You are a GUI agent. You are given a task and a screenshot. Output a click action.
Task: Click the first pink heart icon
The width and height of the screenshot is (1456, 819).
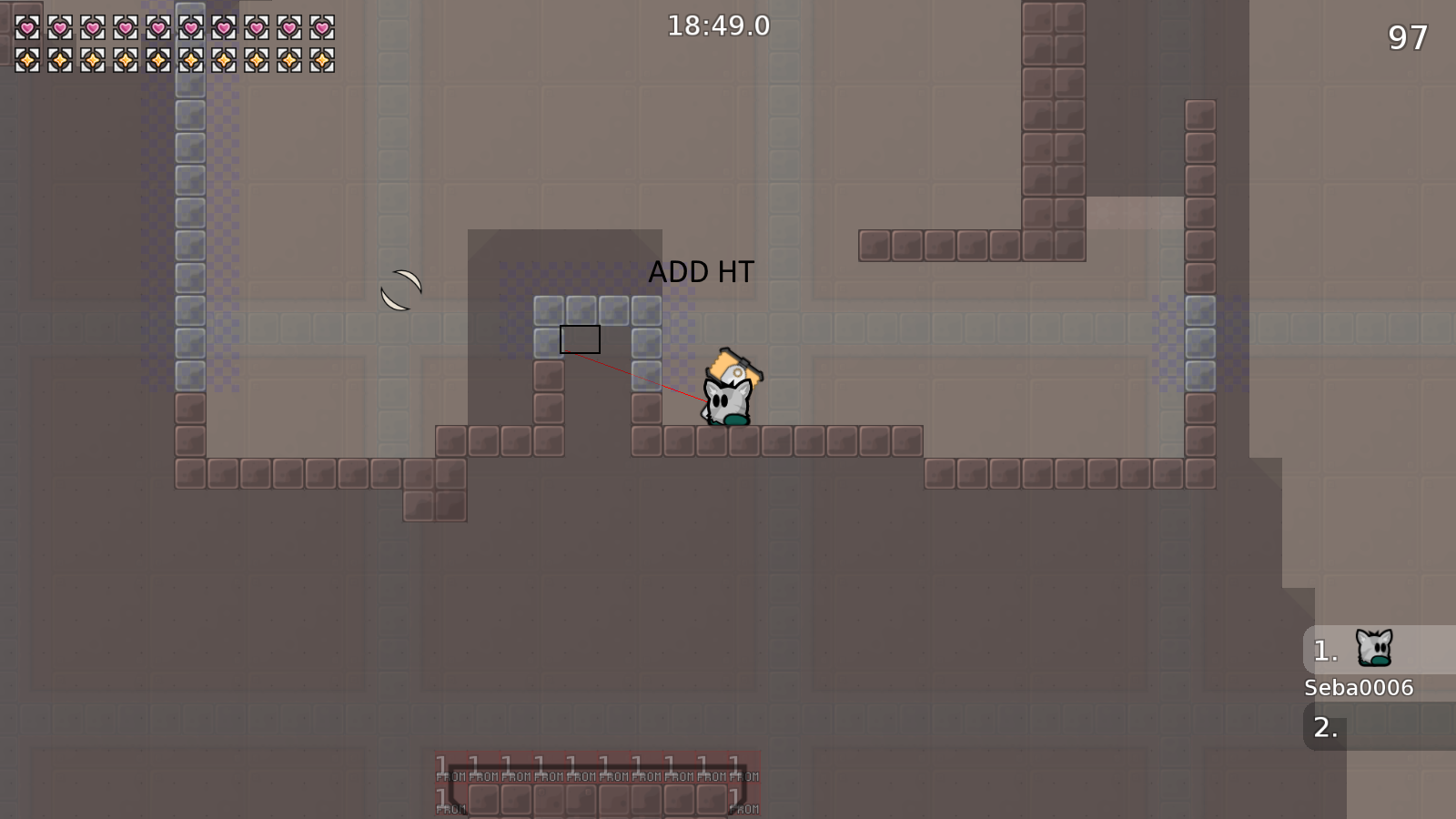[28, 27]
